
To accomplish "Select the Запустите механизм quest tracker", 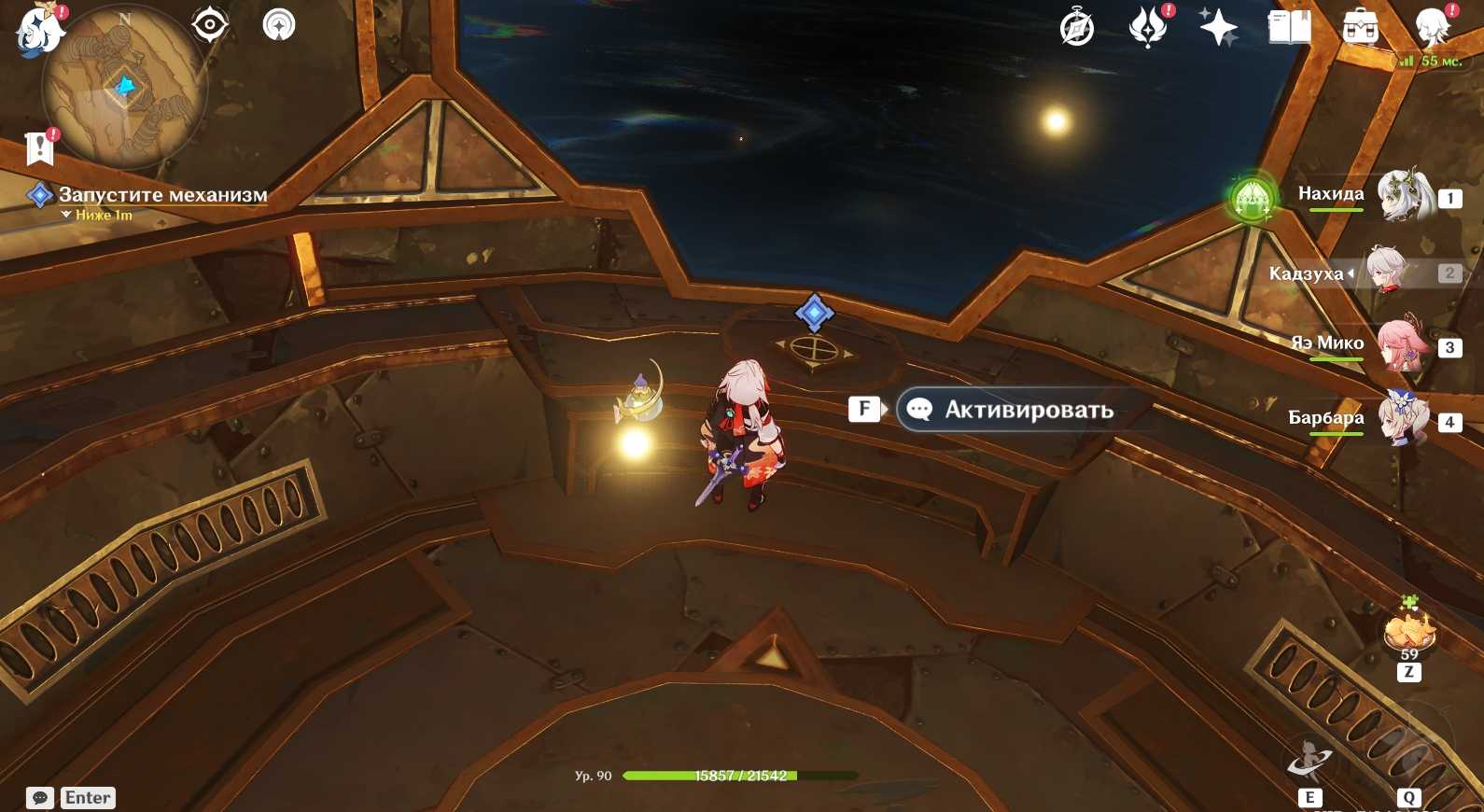I will [162, 195].
